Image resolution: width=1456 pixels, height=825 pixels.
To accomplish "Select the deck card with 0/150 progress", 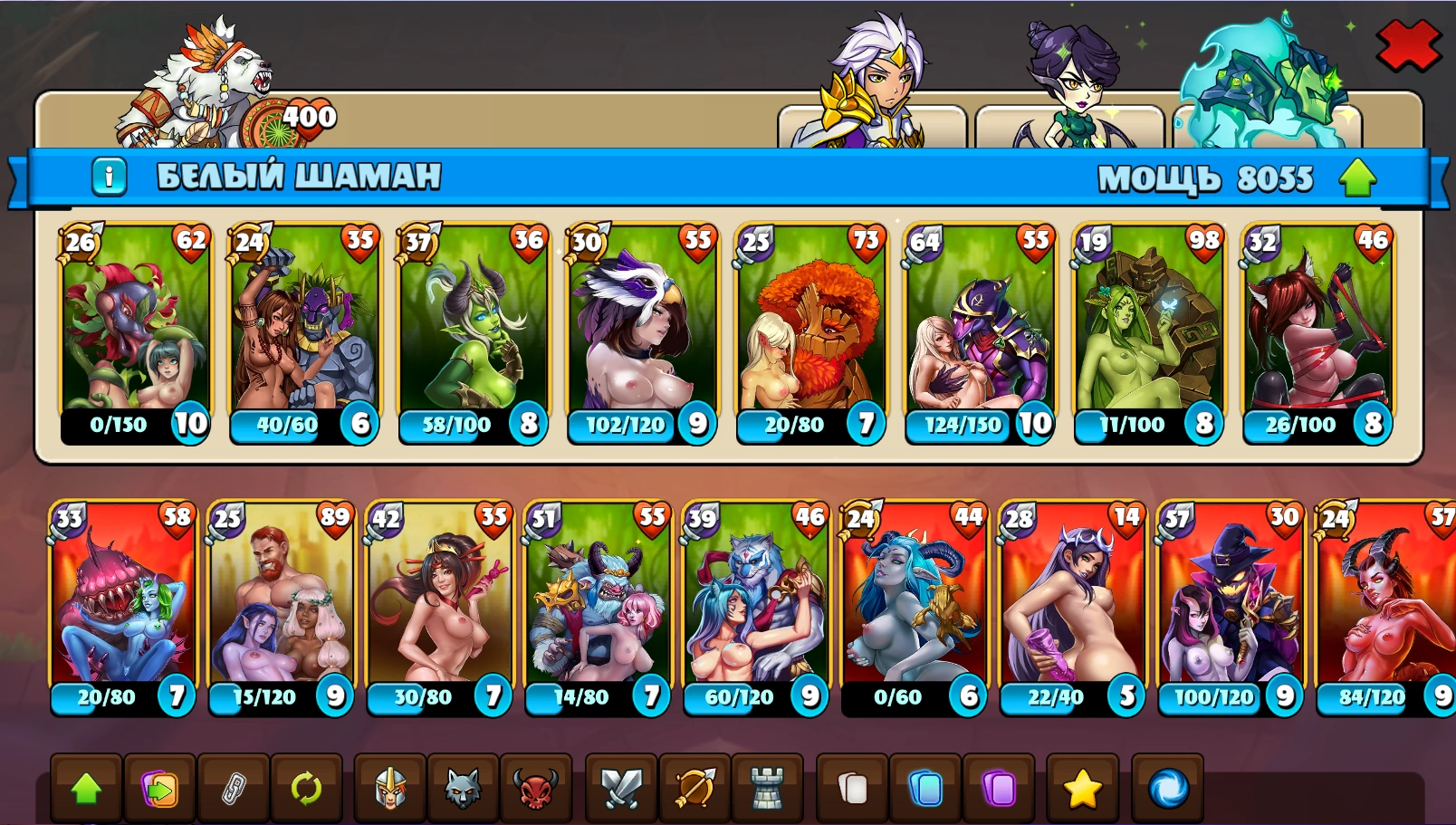I will pos(135,333).
